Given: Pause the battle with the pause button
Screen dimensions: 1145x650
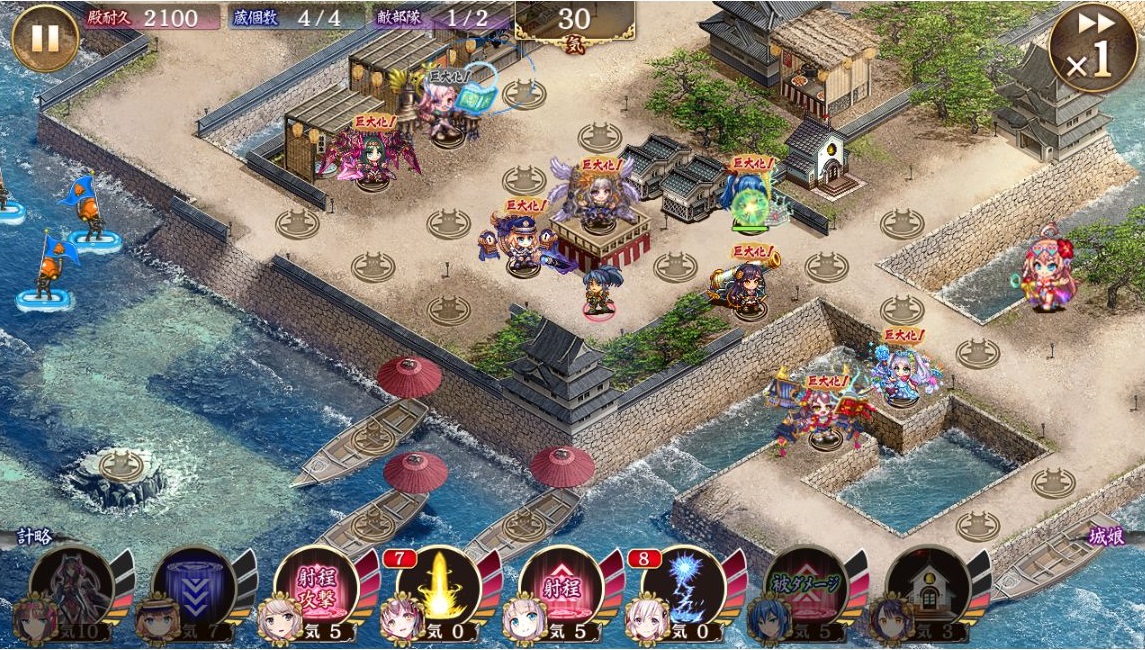Looking at the screenshot, I should click(45, 38).
